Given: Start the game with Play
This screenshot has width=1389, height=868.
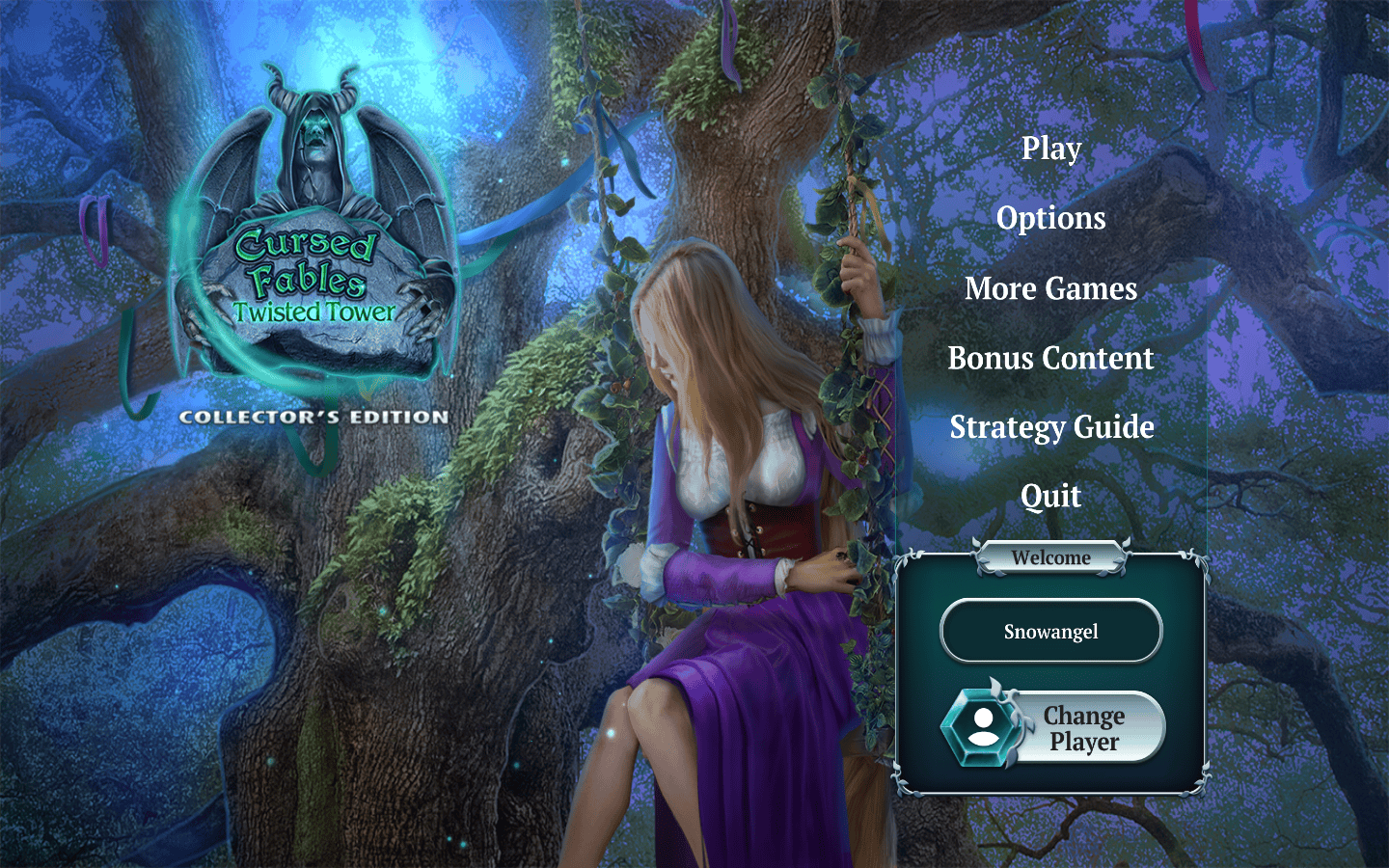Looking at the screenshot, I should (x=1051, y=149).
